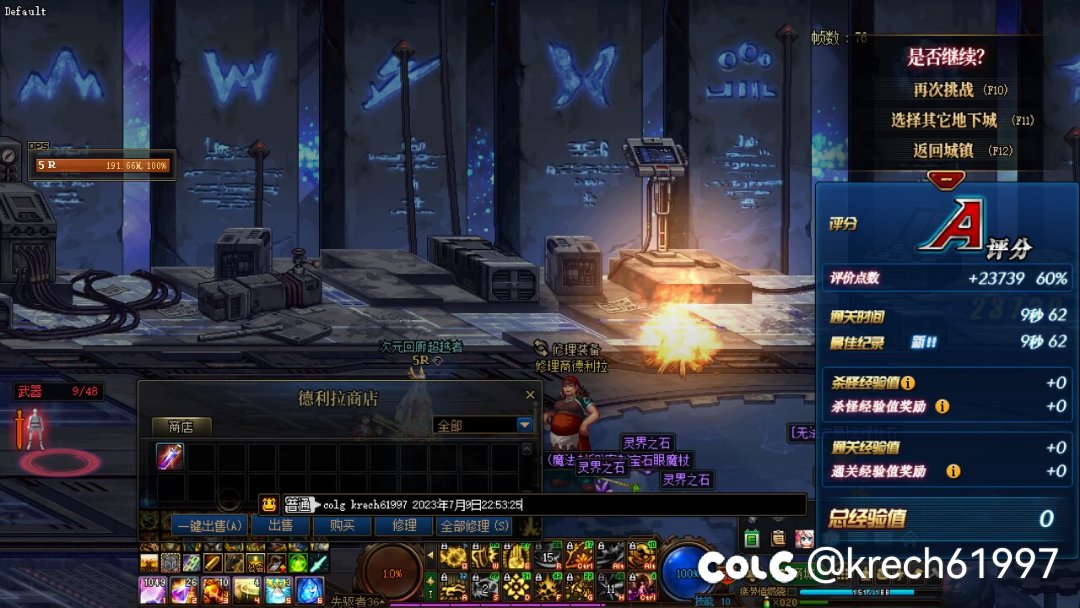
Task: Click the 出售 sell button
Action: click(x=280, y=525)
